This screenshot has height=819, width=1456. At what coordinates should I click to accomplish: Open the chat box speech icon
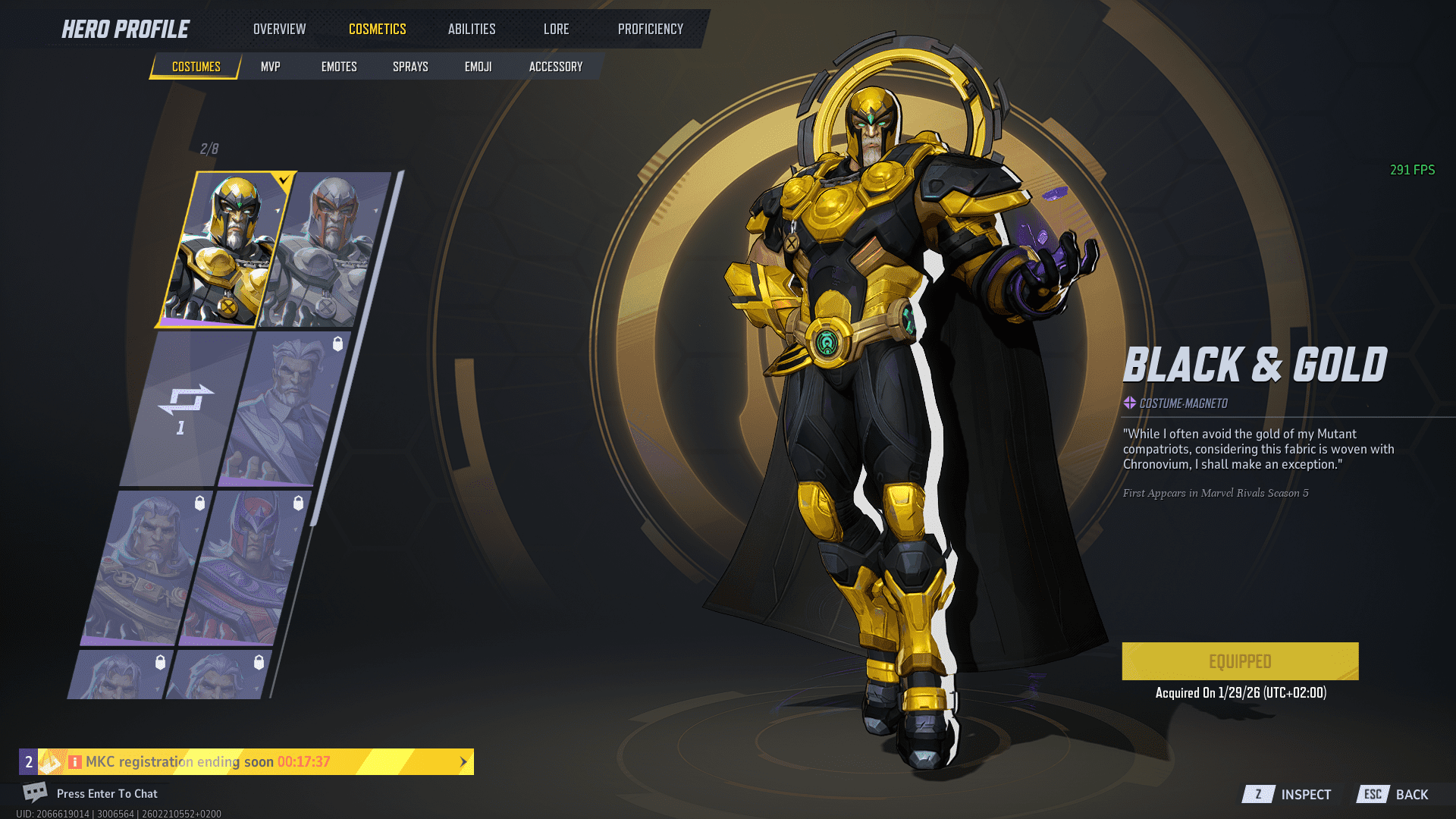(x=35, y=792)
